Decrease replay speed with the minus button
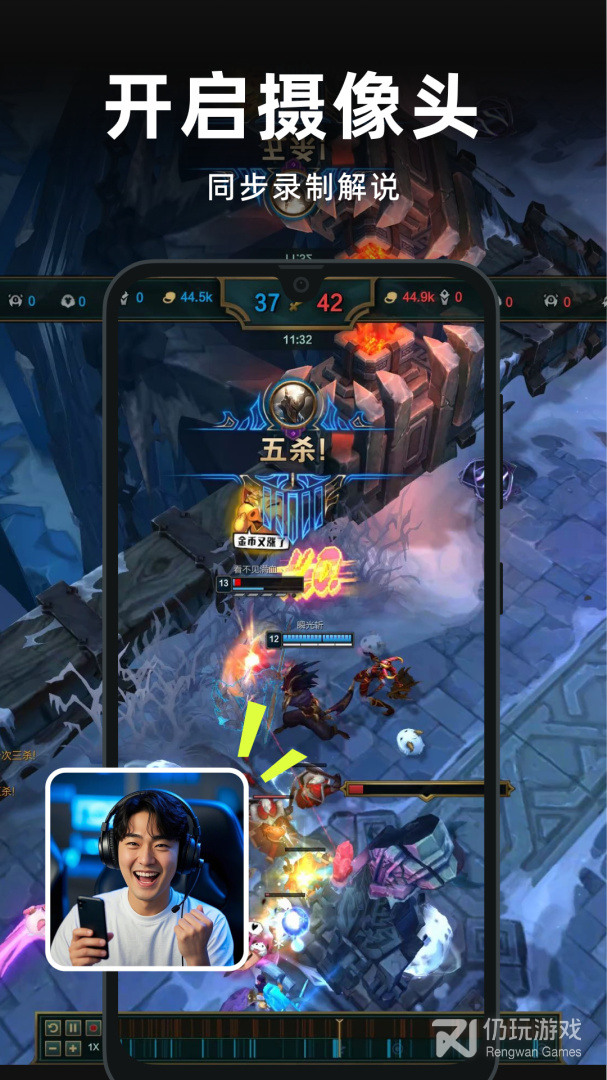 point(53,1048)
